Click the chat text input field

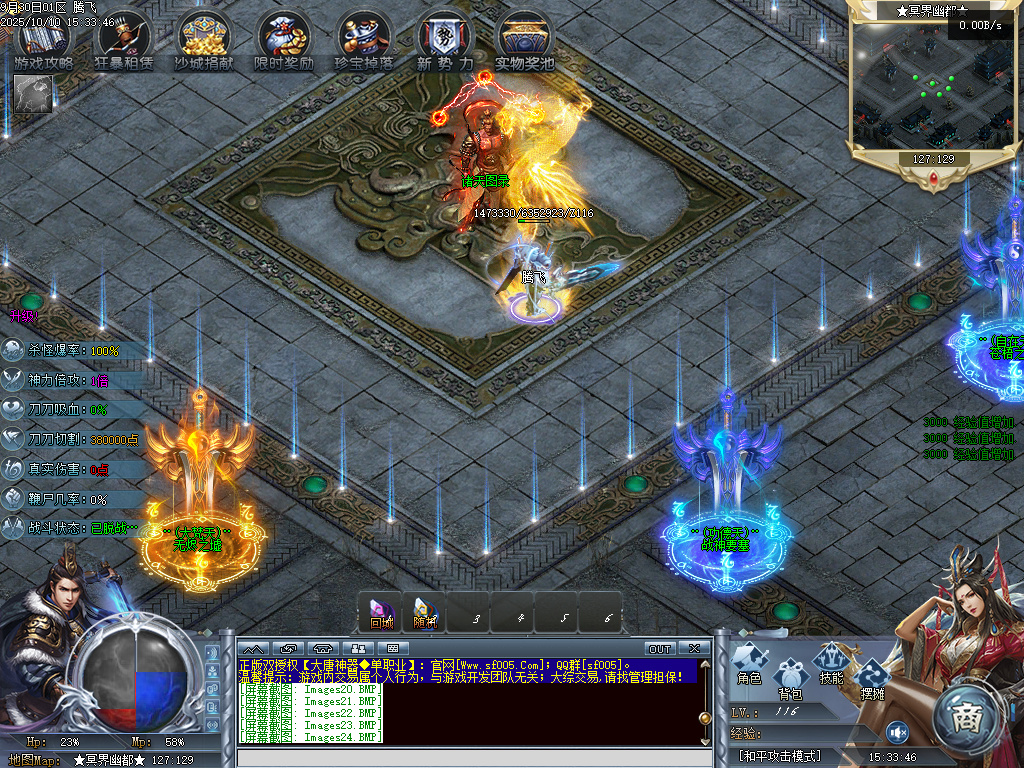(470, 757)
